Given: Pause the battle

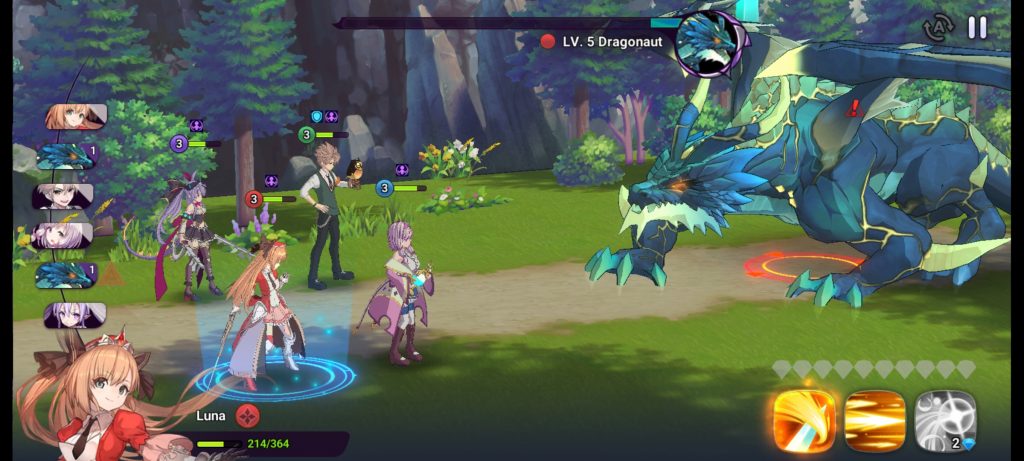Looking at the screenshot, I should click(977, 28).
